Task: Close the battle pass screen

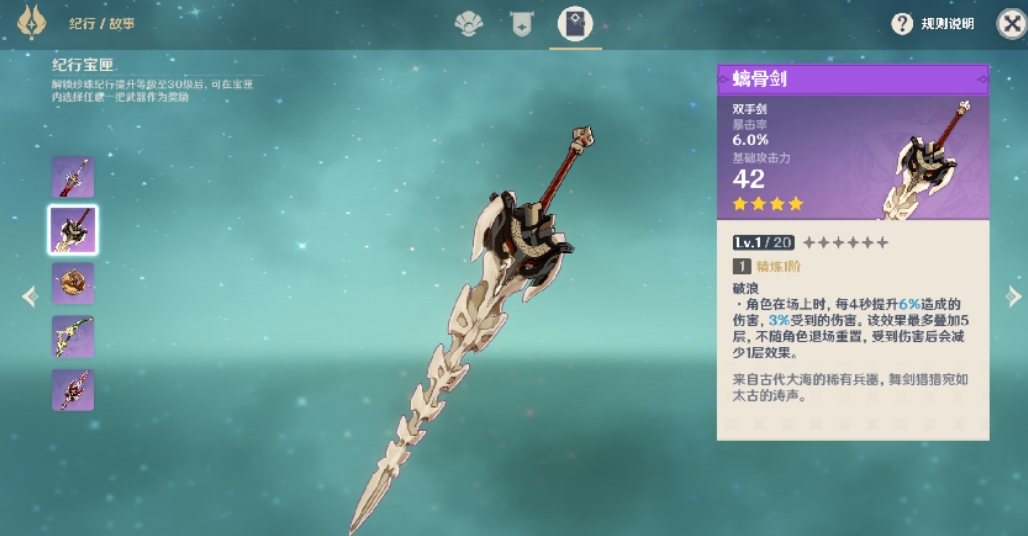Action: (x=1011, y=24)
